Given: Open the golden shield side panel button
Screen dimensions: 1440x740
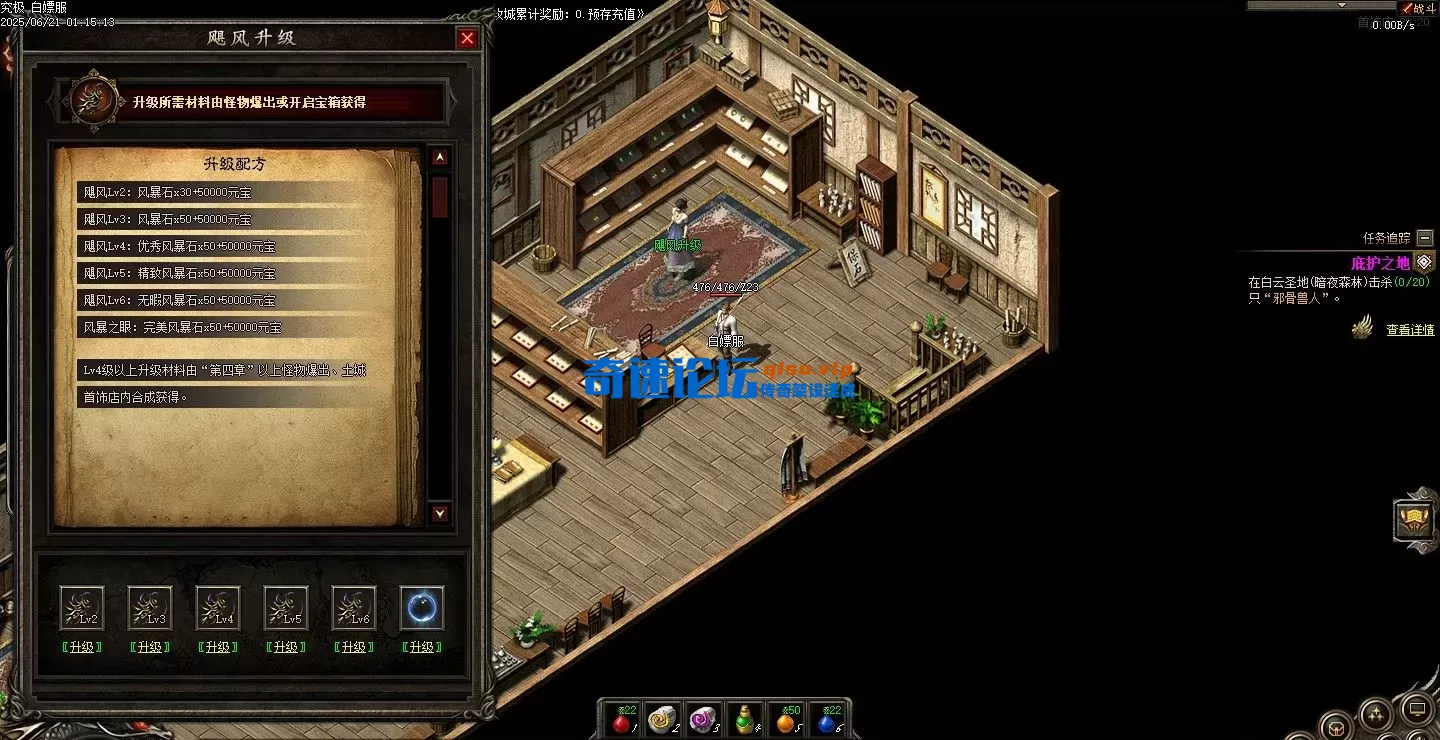Looking at the screenshot, I should (x=1414, y=520).
